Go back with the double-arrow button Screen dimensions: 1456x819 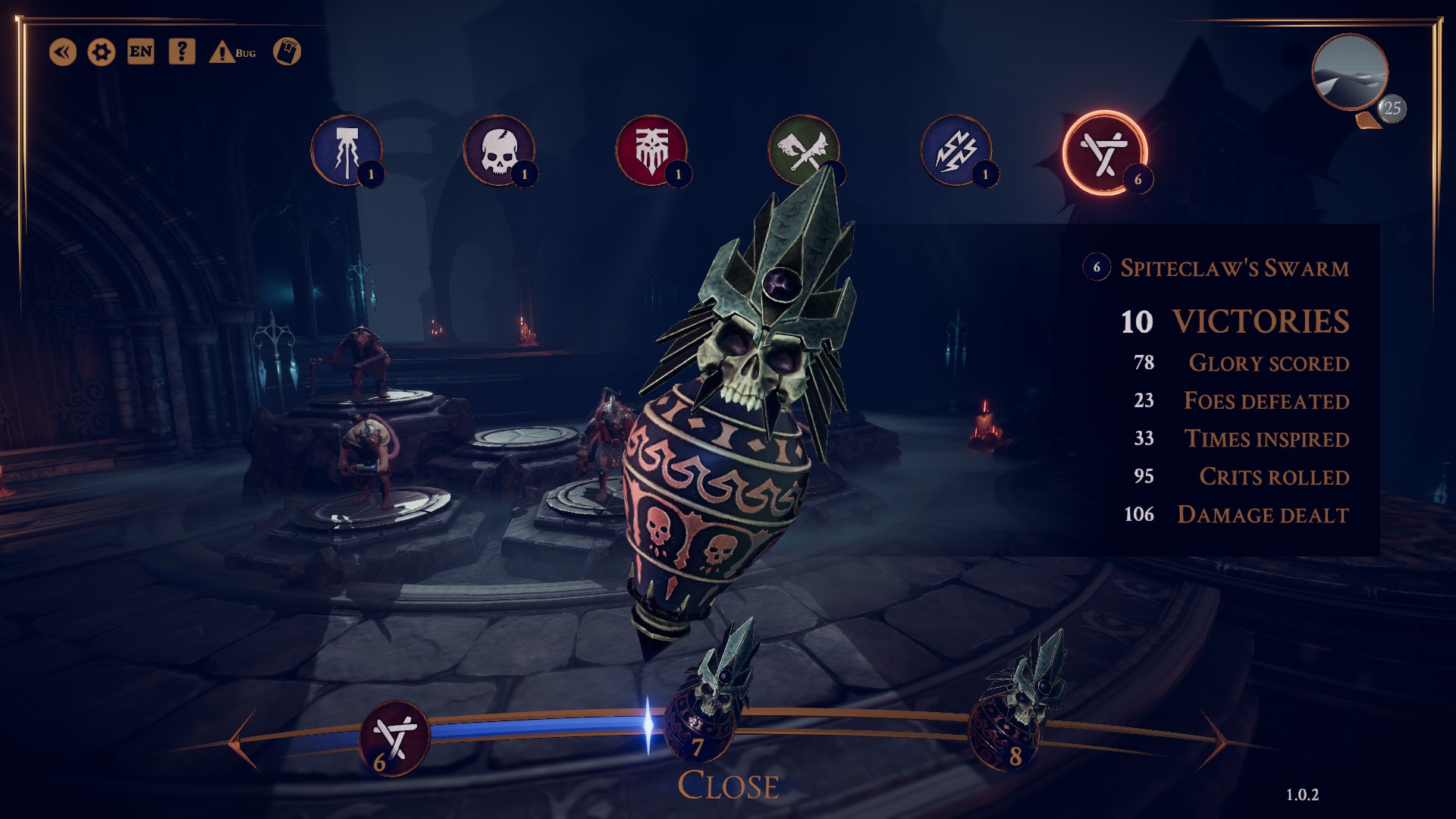pos(63,52)
